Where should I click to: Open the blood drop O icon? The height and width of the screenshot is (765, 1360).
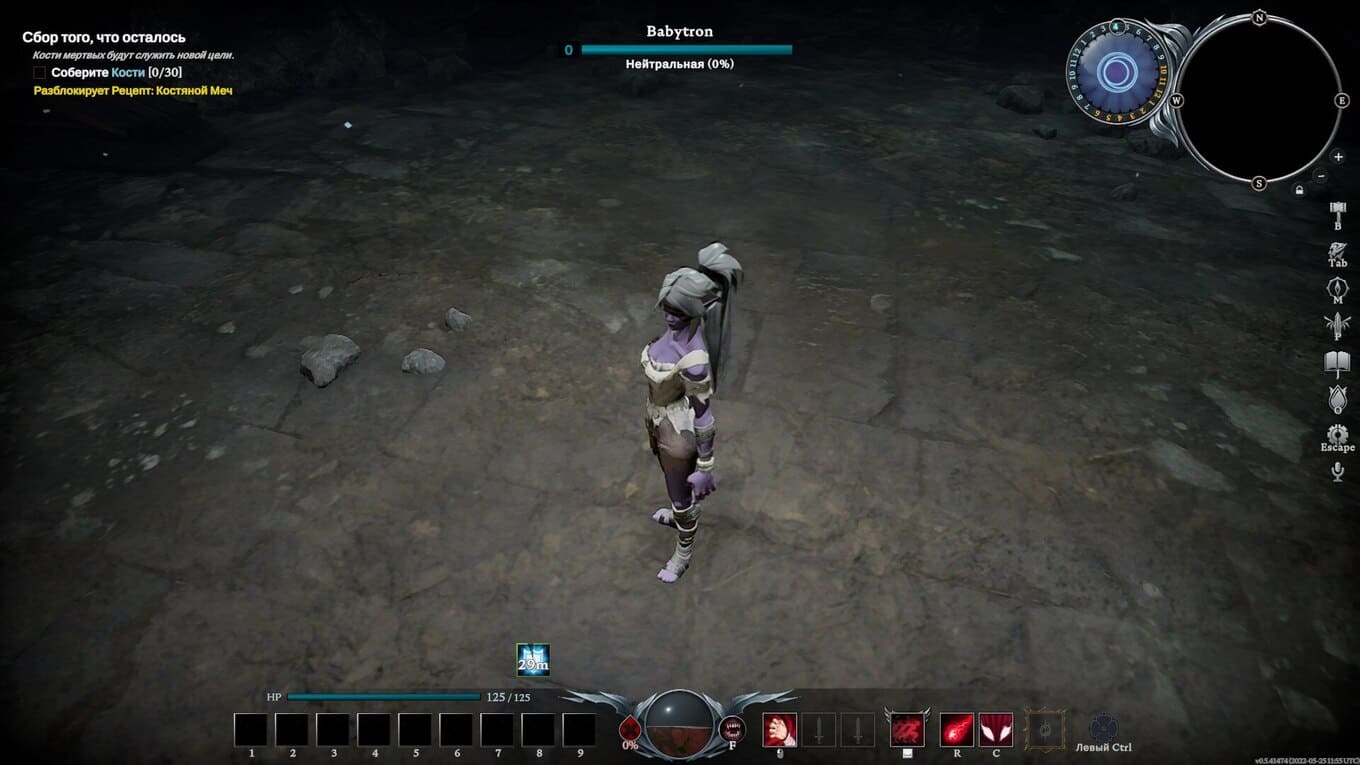1338,398
